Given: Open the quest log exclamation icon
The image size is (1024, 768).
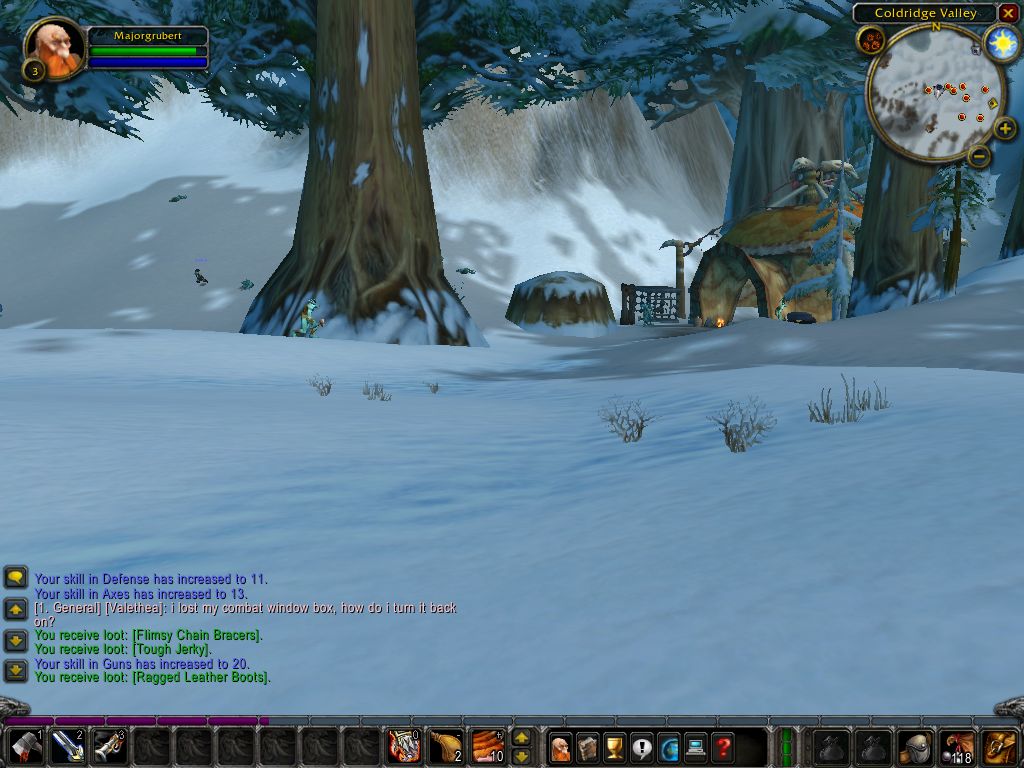Looking at the screenshot, I should 642,747.
